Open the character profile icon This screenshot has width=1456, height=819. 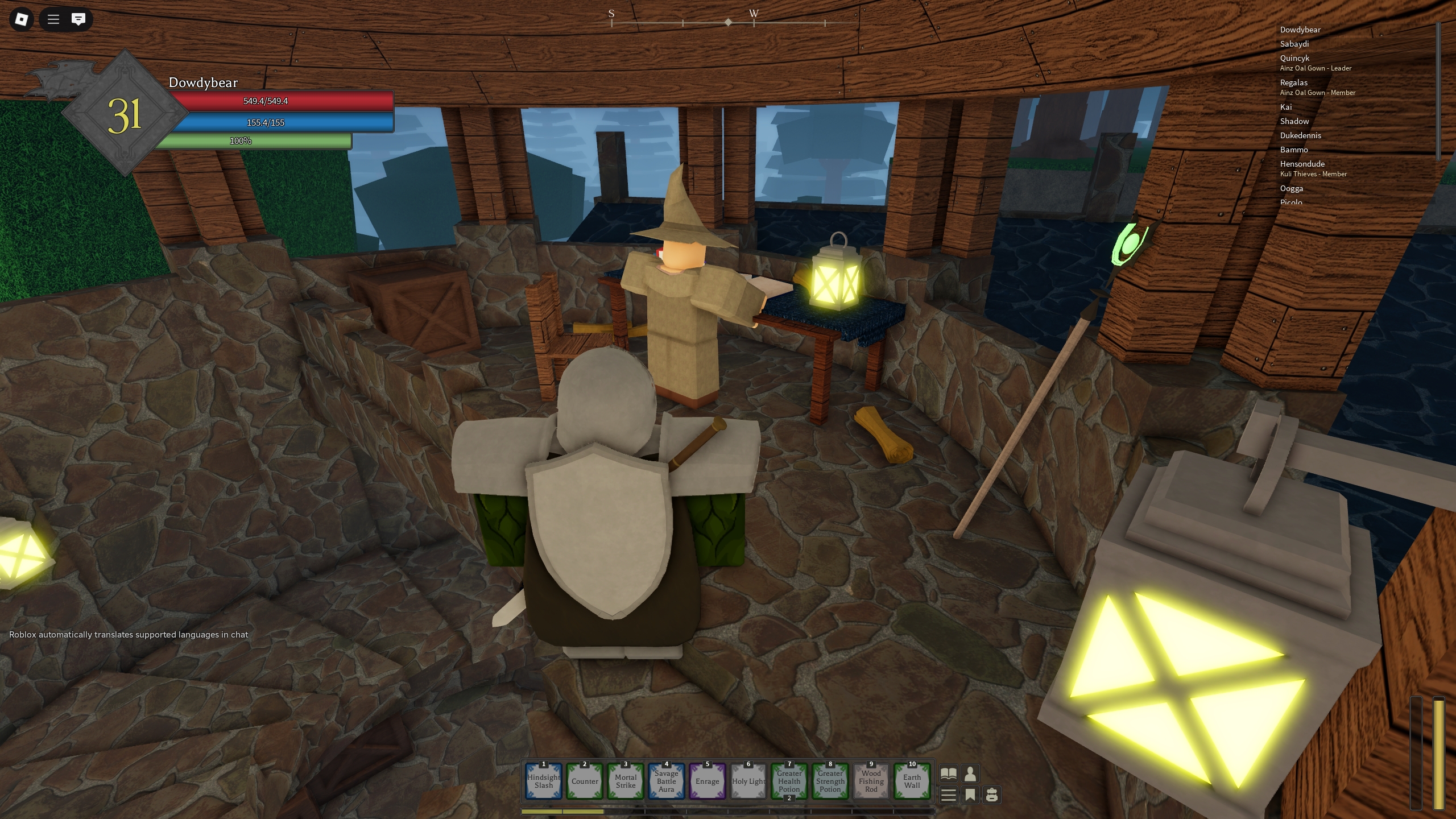pyautogui.click(x=970, y=772)
